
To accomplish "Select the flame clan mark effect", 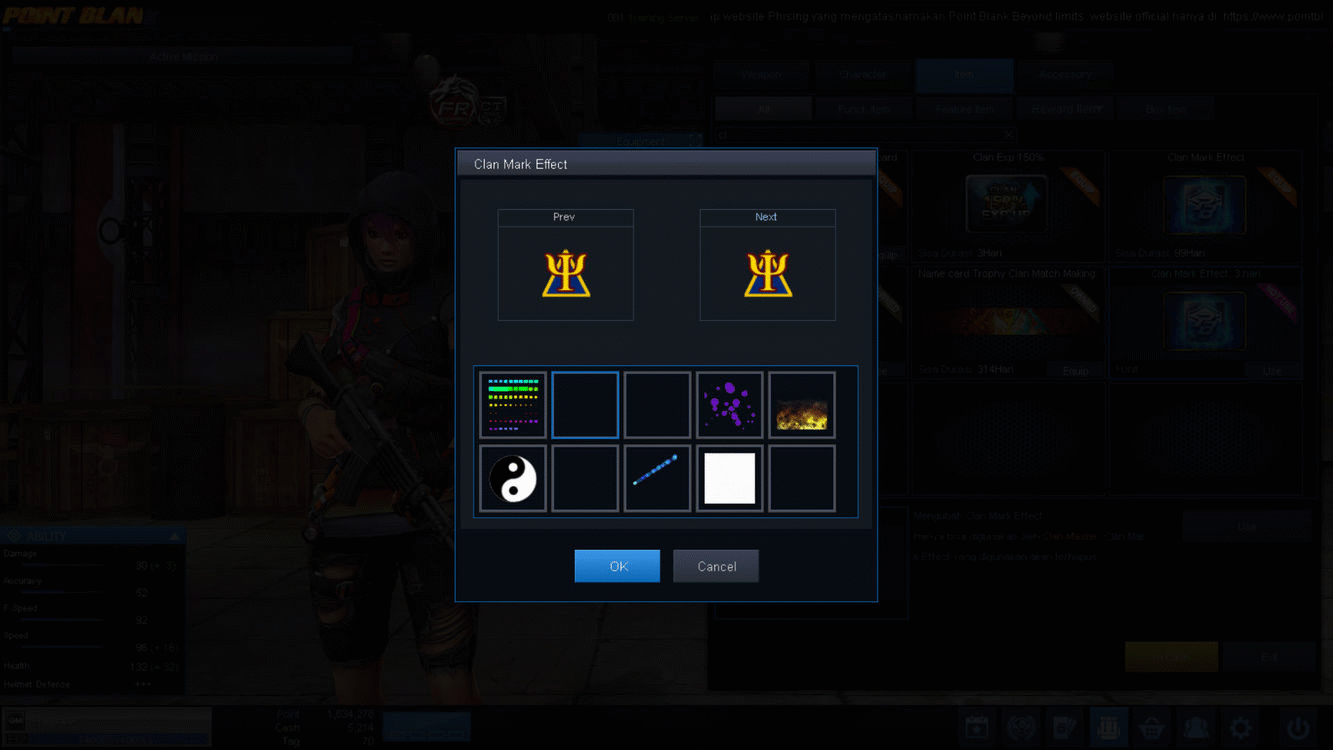I will coord(801,404).
